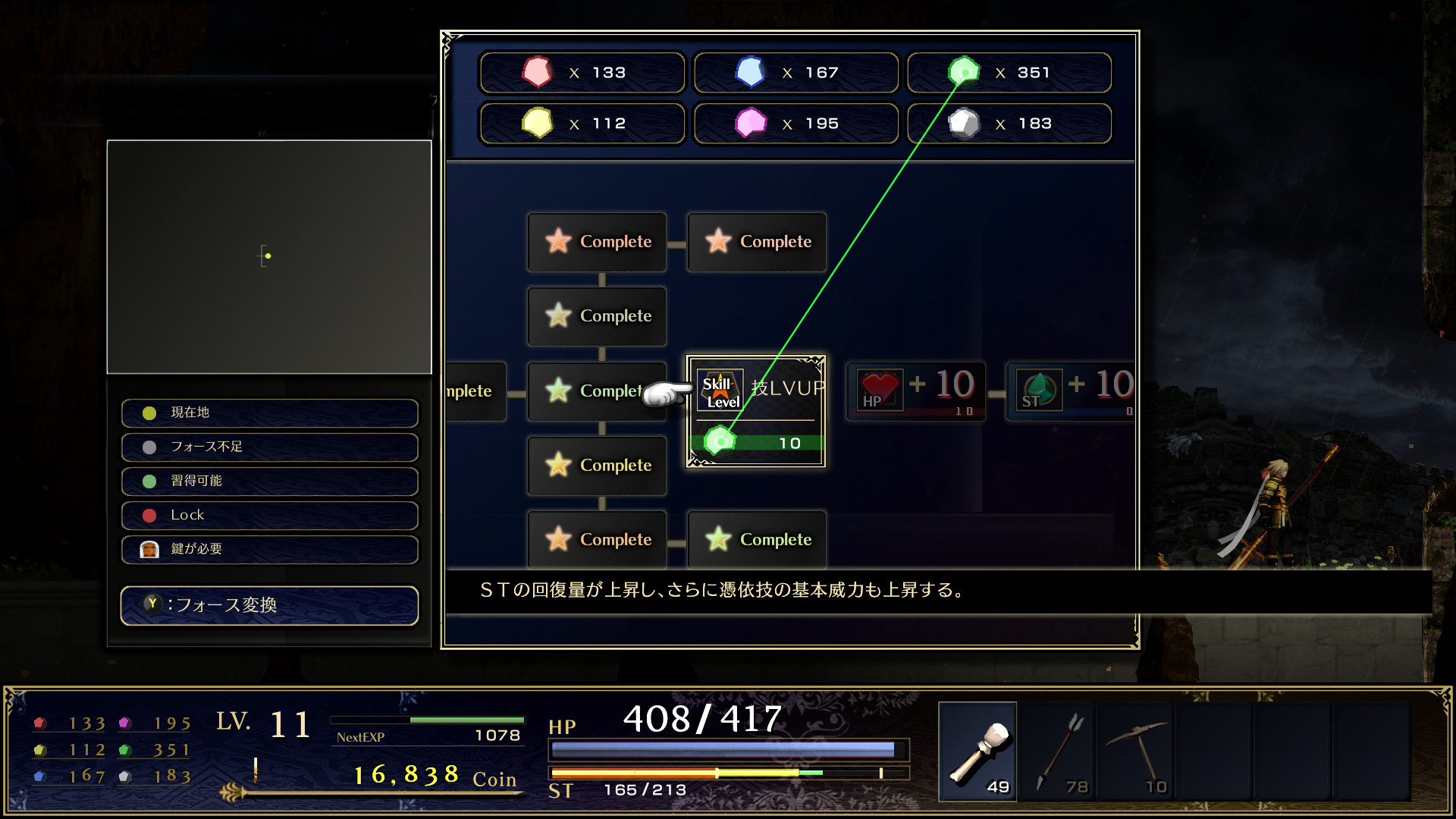The image size is (1456, 819).
Task: Expand the 鍵が必要 legend entry
Action: coord(269,549)
